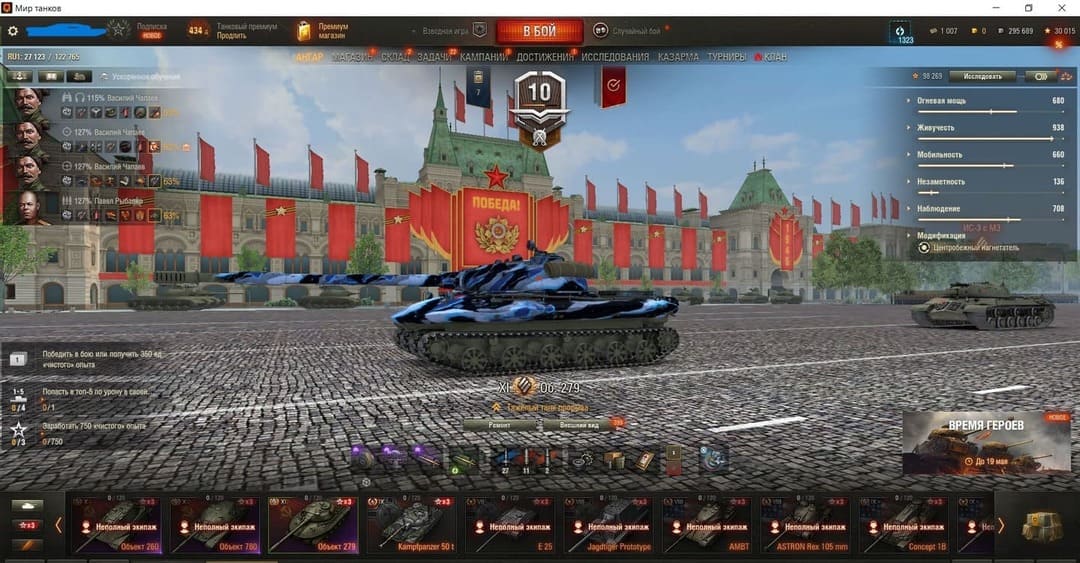The width and height of the screenshot is (1080, 563).
Task: Switch to the «СКЛАД» tab
Action: tap(396, 57)
